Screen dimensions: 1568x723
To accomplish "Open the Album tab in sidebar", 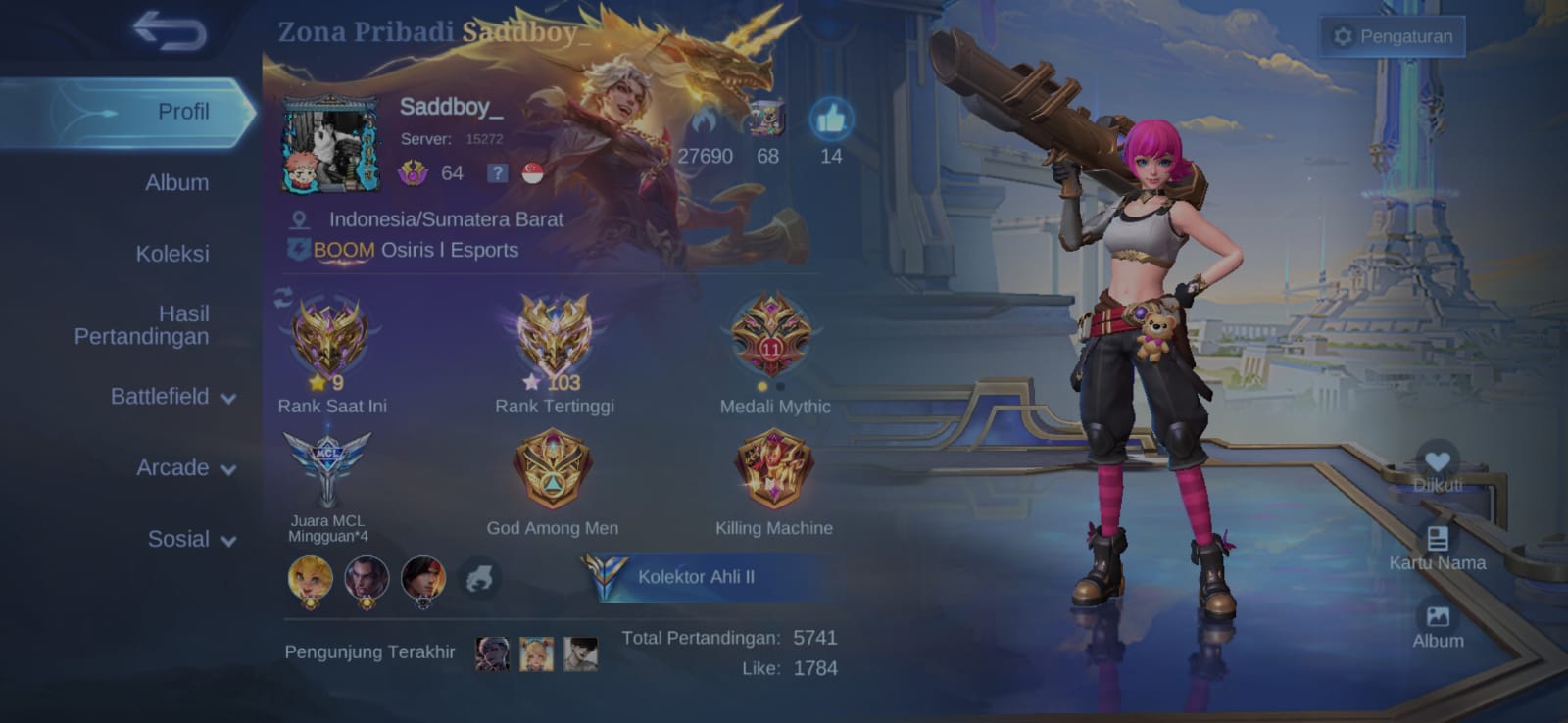I will coord(176,182).
